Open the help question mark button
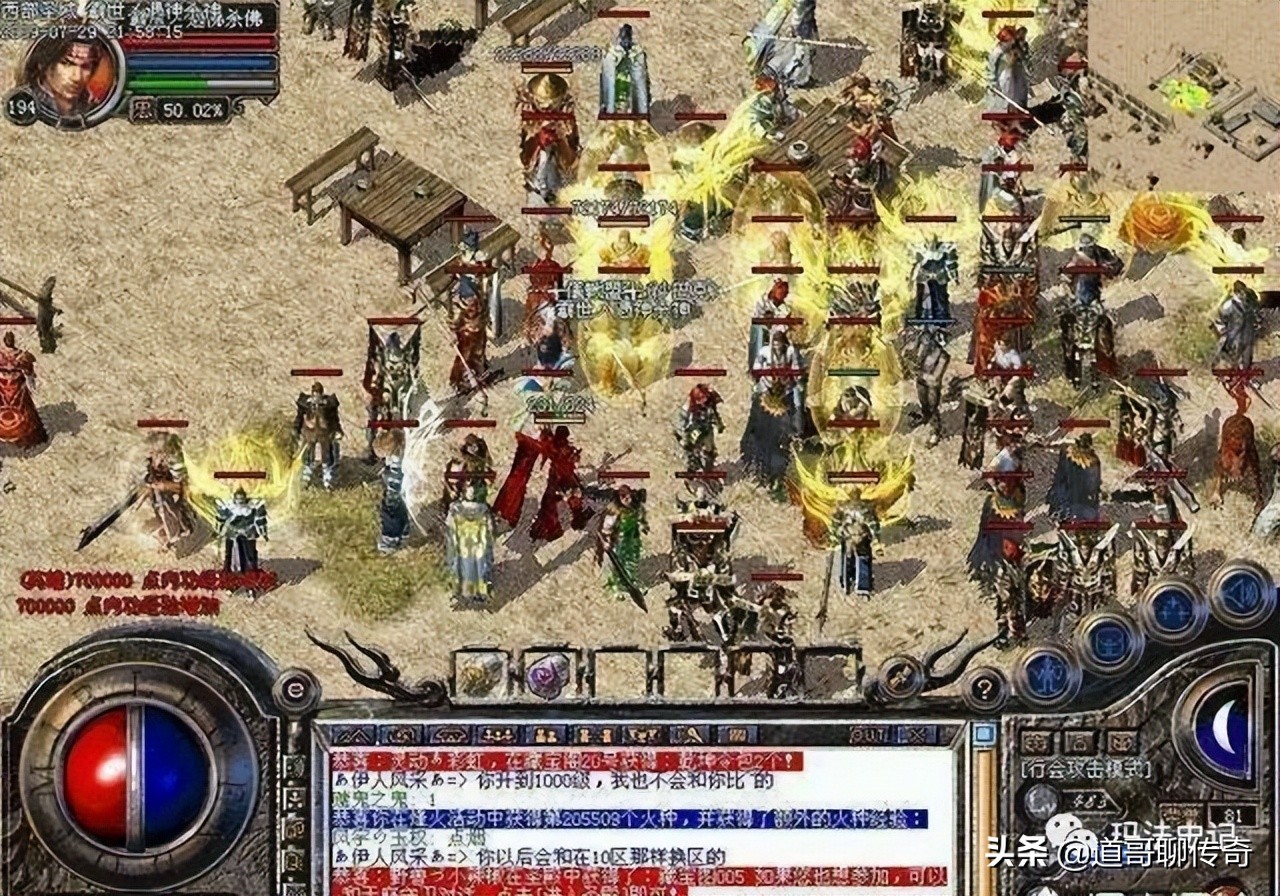Viewport: 1280px width, 896px height. [x=985, y=688]
